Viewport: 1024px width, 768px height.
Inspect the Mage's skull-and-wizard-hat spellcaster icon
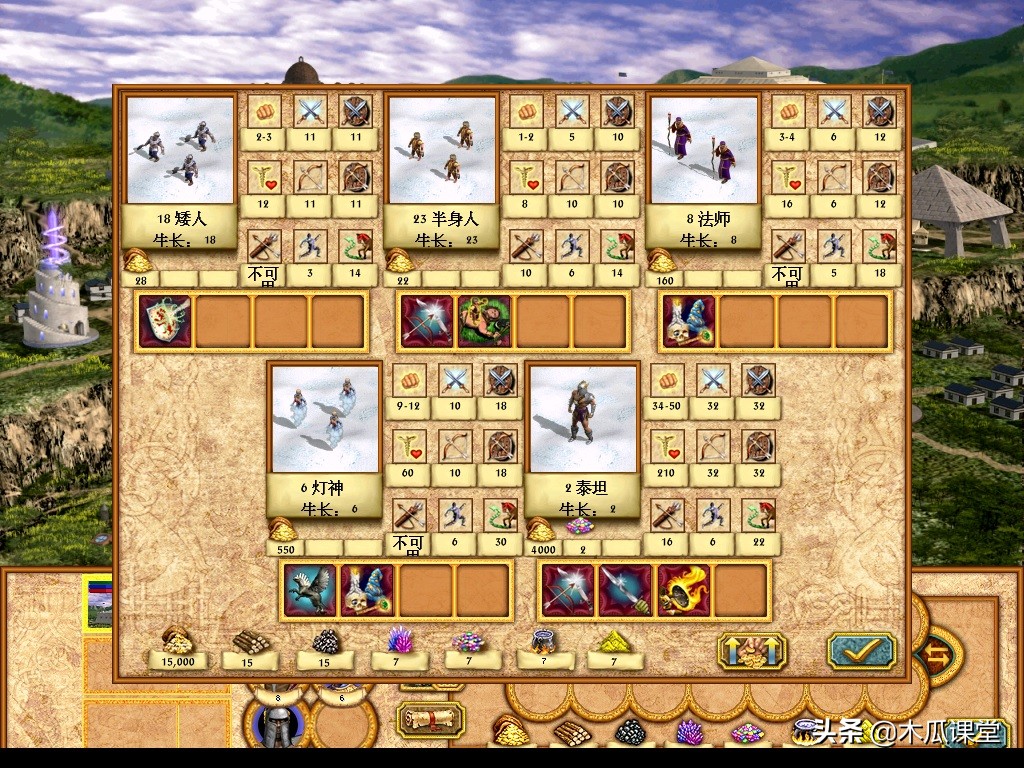coord(689,321)
